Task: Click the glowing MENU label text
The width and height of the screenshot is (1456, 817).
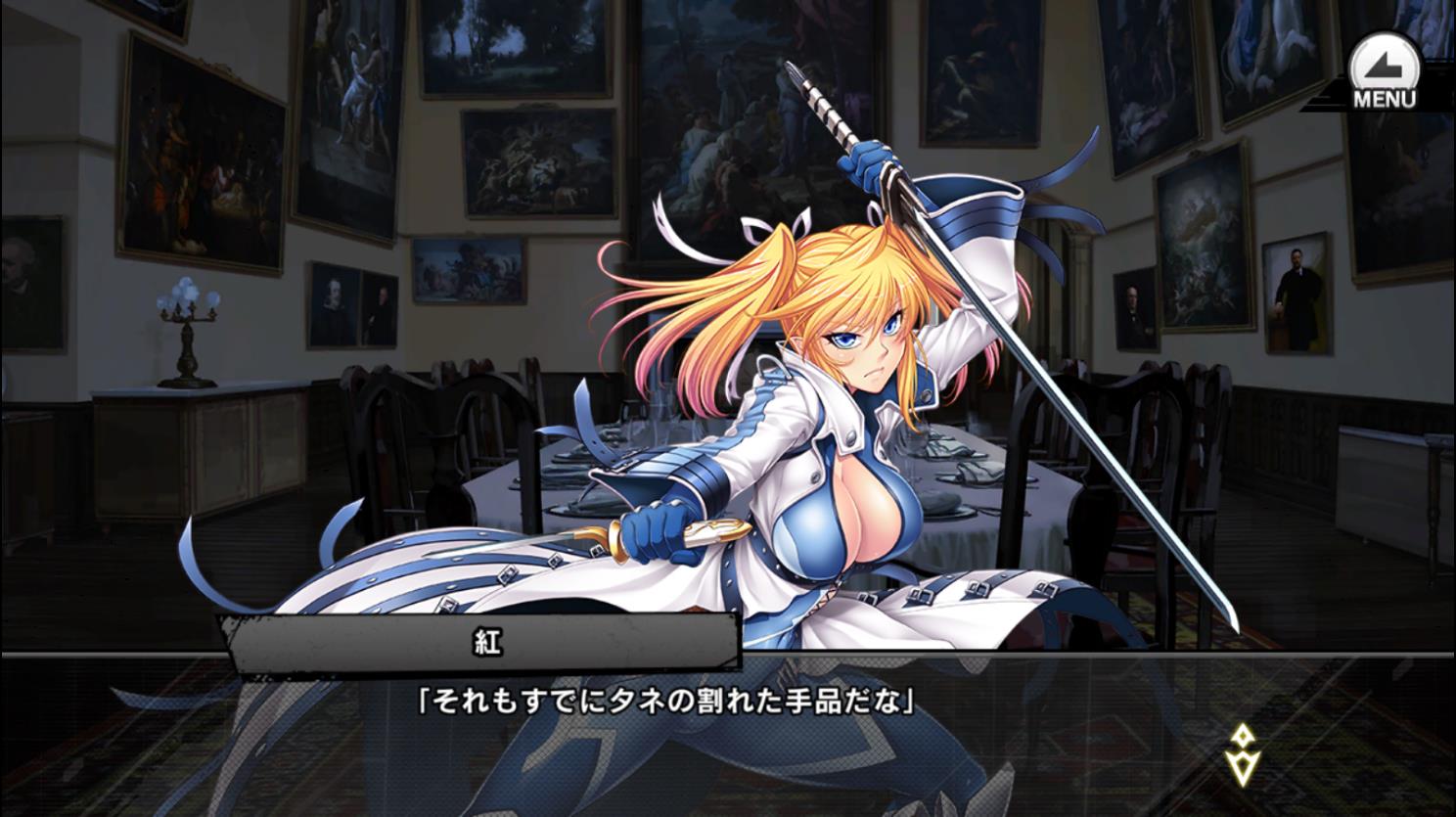Action: pos(1384,96)
